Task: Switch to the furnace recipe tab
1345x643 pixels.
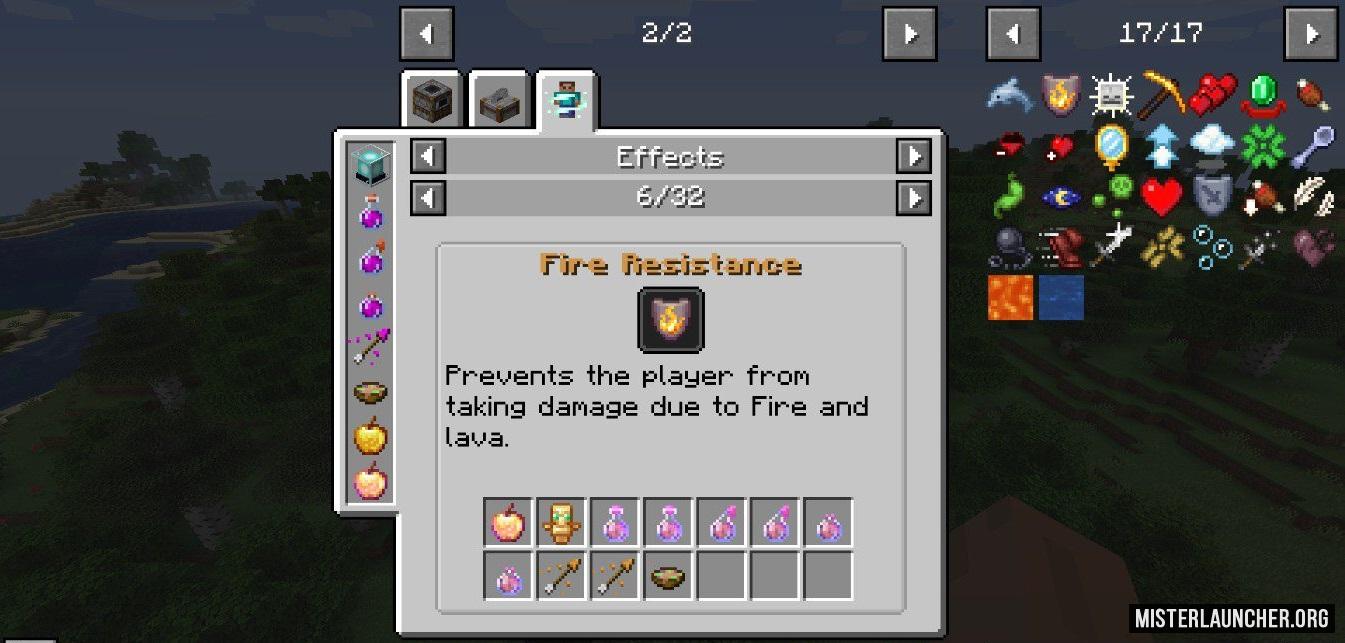Action: [432, 100]
